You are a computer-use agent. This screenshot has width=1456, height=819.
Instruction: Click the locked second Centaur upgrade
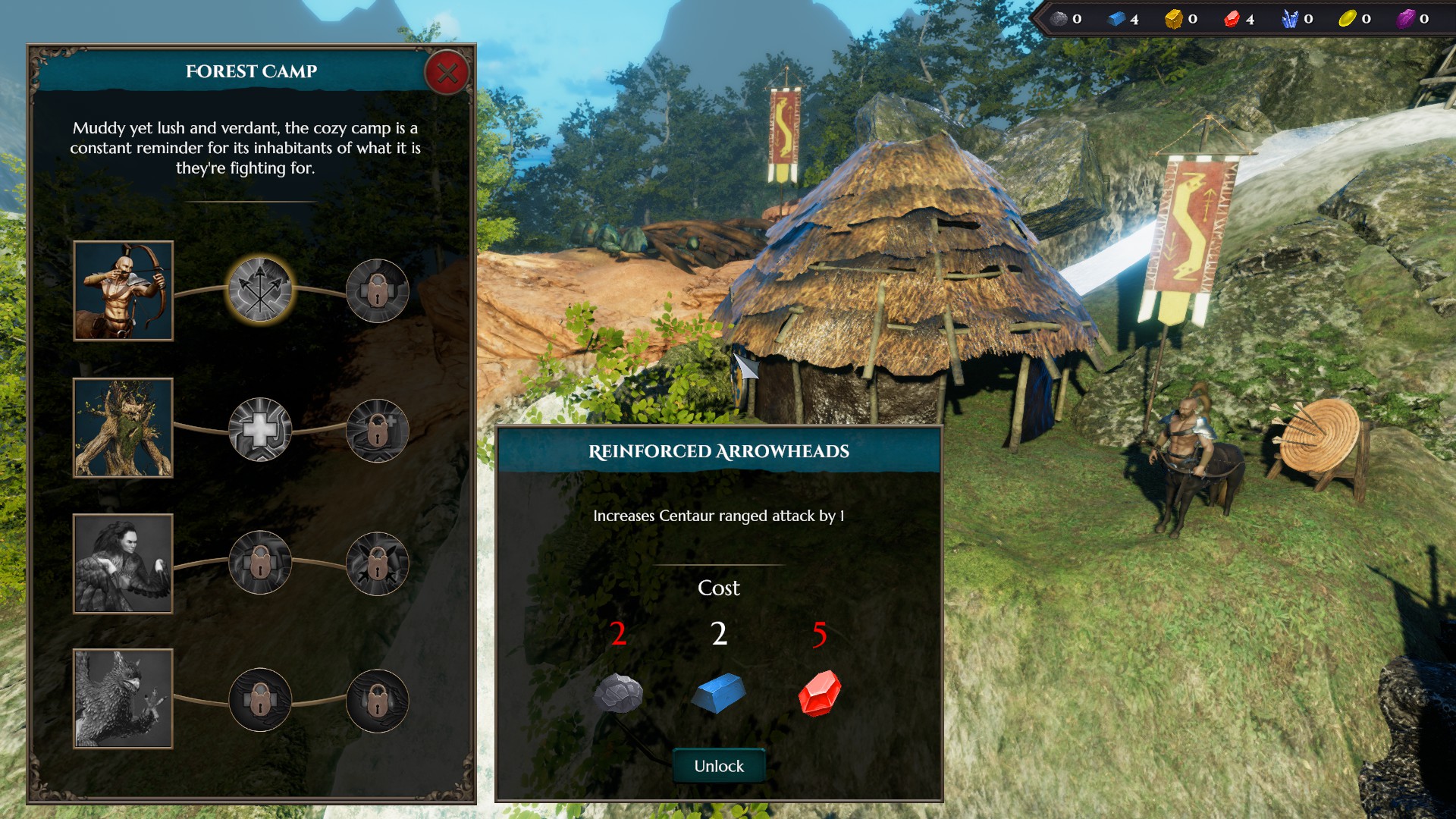377,290
